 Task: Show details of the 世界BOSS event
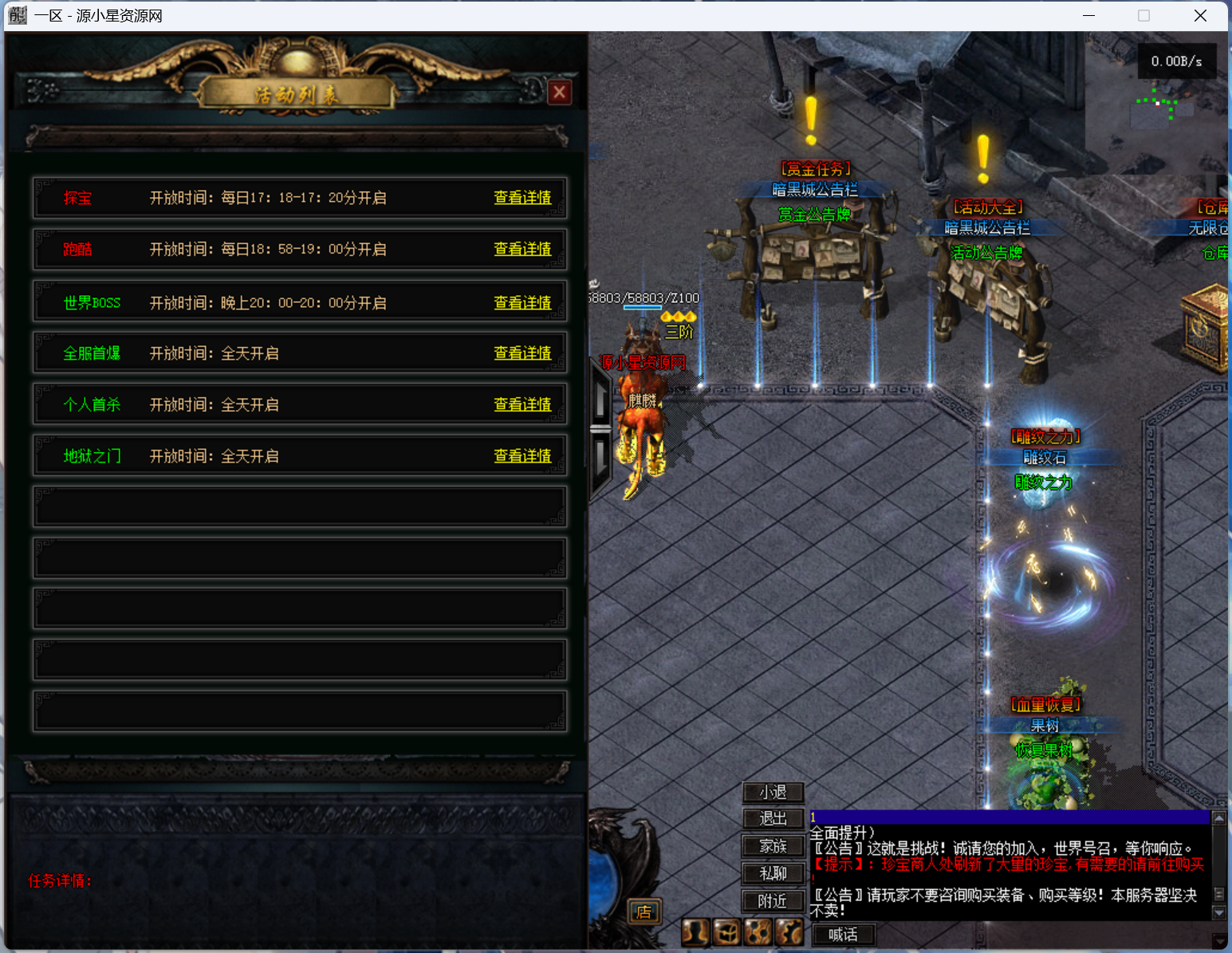click(522, 303)
